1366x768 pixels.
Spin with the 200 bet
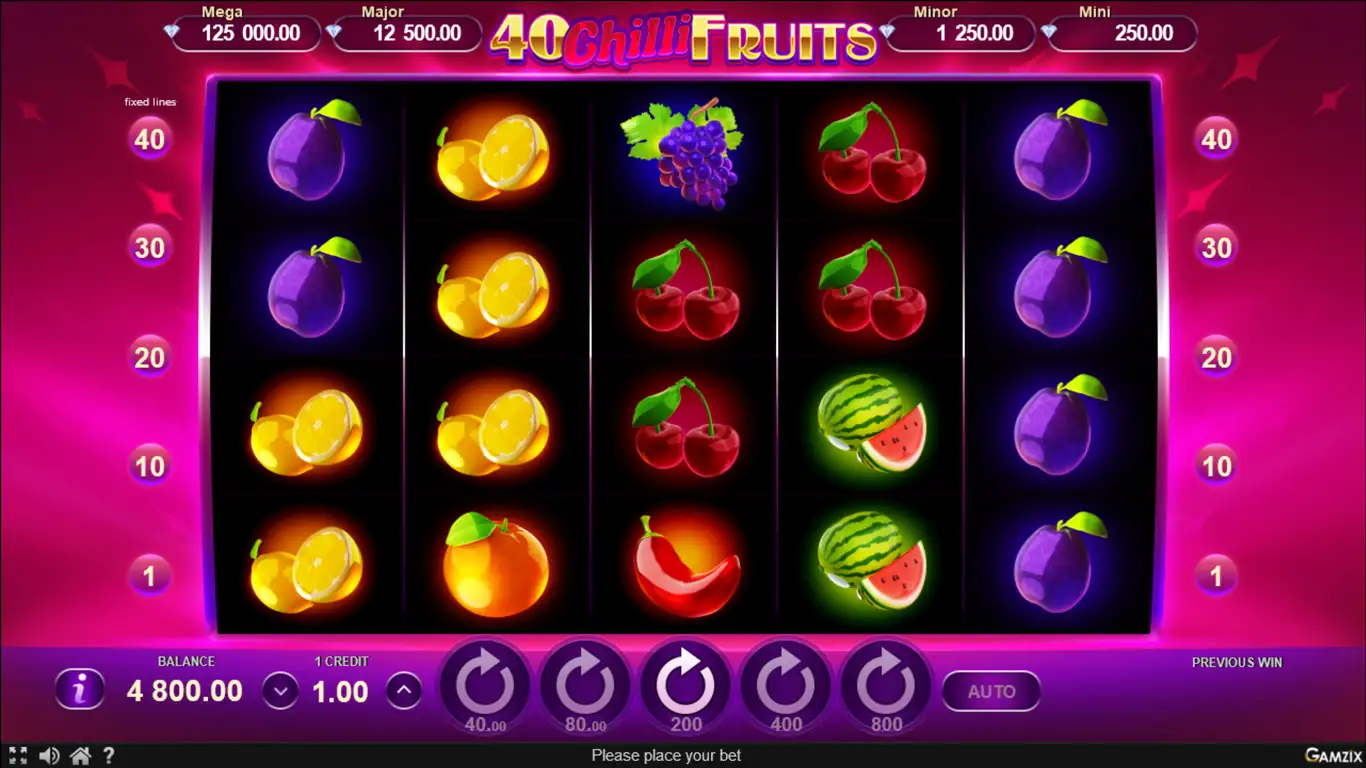pyautogui.click(x=685, y=687)
